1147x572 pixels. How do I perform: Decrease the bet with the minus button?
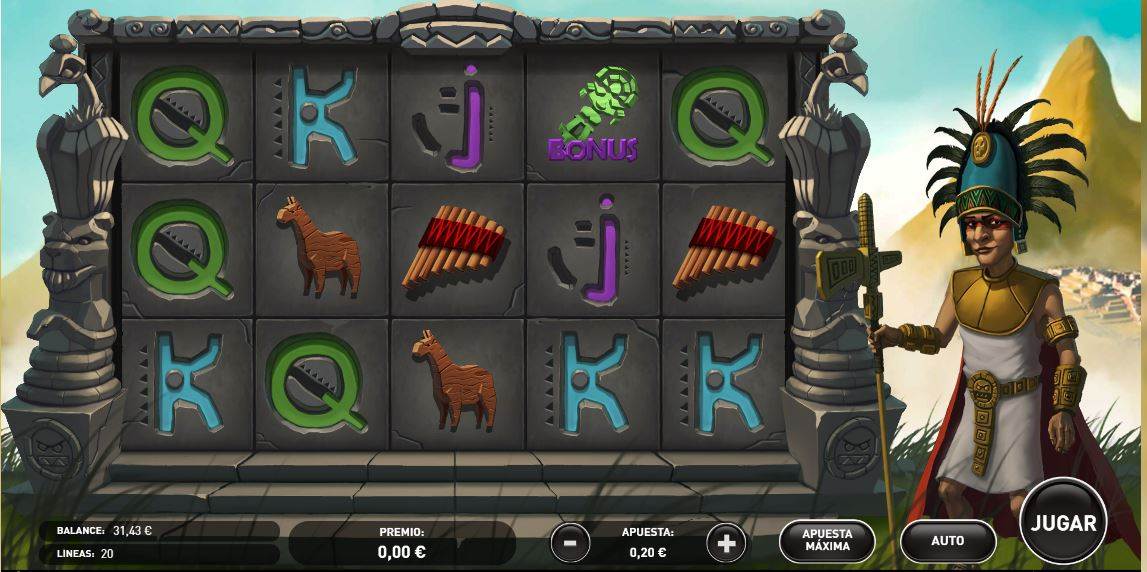pyautogui.click(x=570, y=543)
